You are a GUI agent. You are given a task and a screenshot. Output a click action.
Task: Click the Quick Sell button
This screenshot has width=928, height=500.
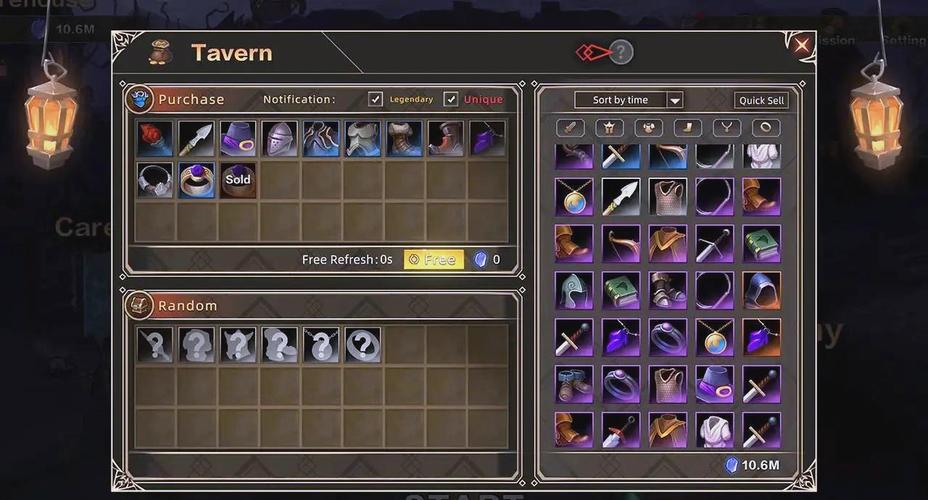tap(761, 100)
